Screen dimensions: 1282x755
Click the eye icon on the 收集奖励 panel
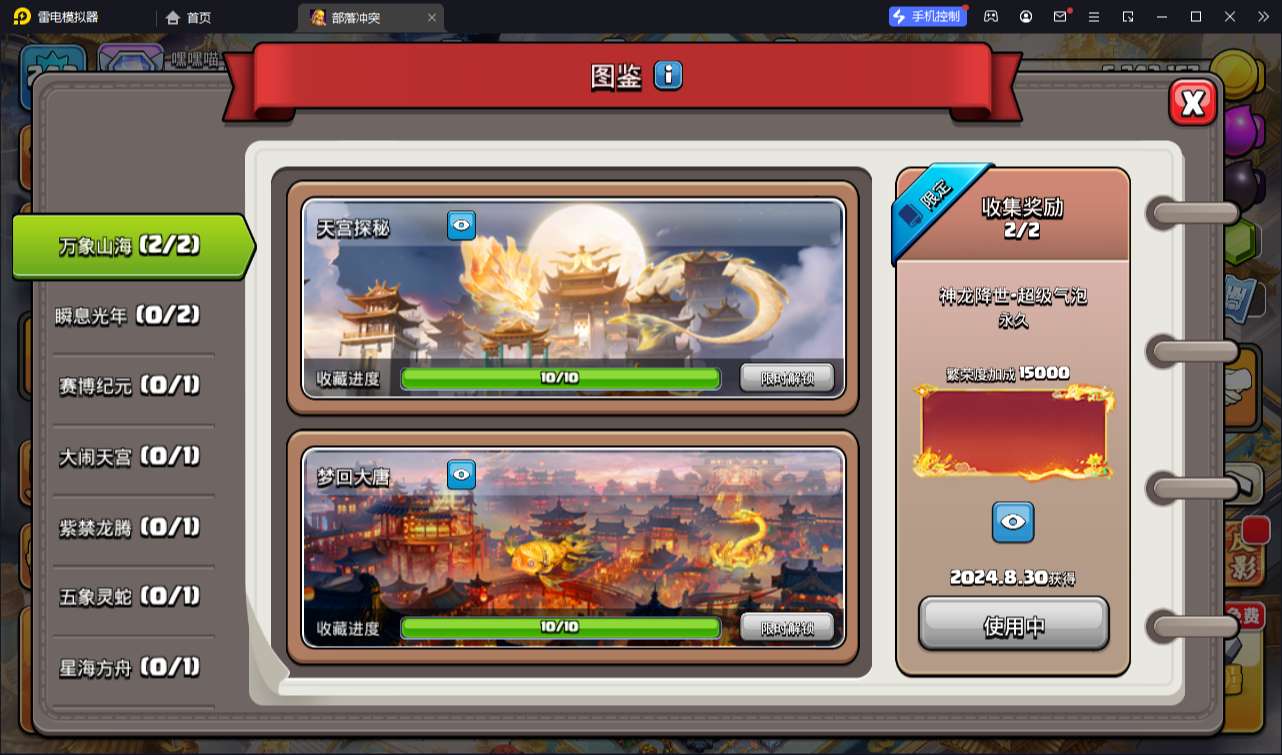[x=1013, y=521]
